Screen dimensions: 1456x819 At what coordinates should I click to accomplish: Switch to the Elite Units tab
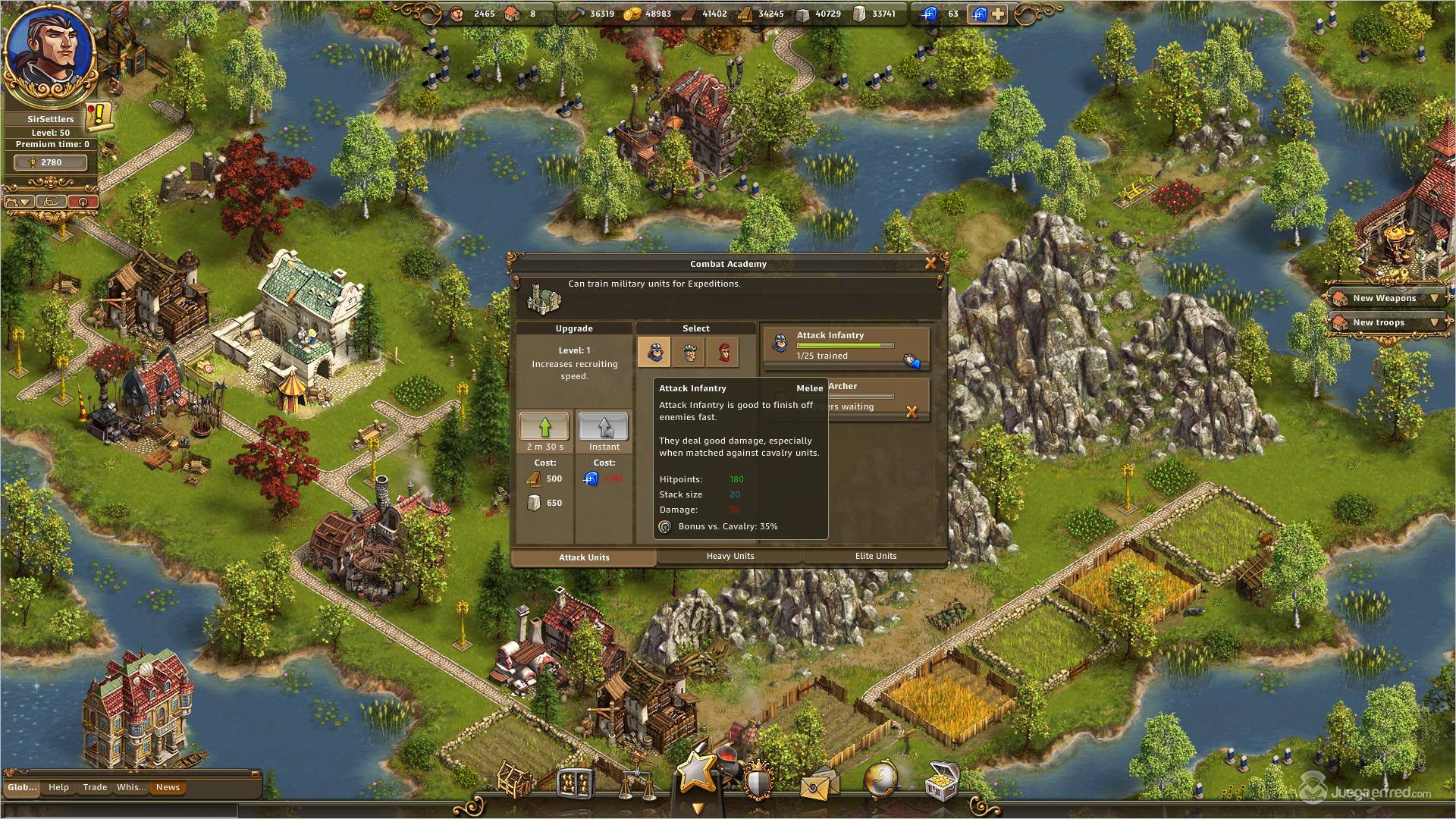point(875,556)
